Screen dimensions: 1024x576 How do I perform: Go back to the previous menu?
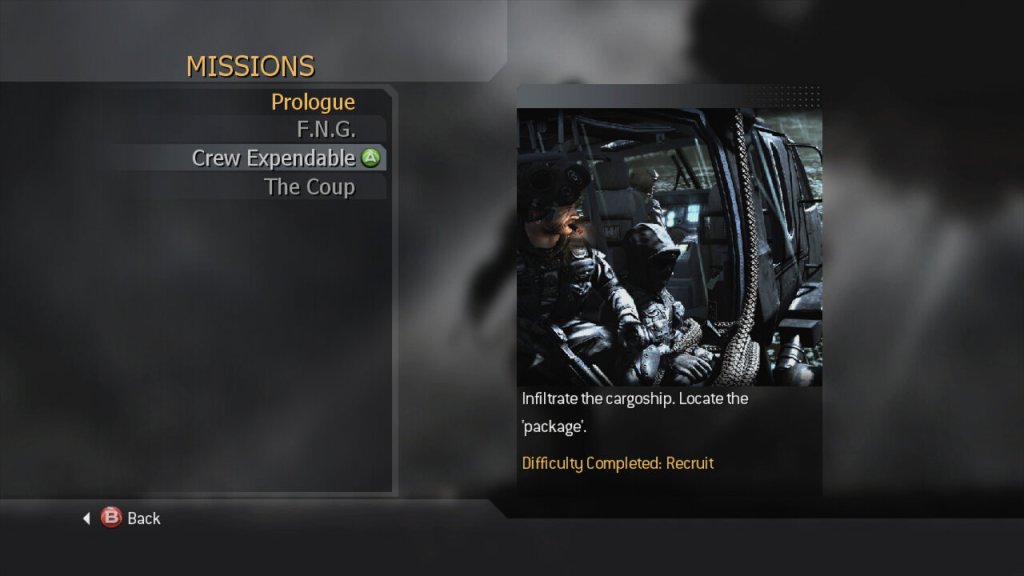tap(131, 518)
